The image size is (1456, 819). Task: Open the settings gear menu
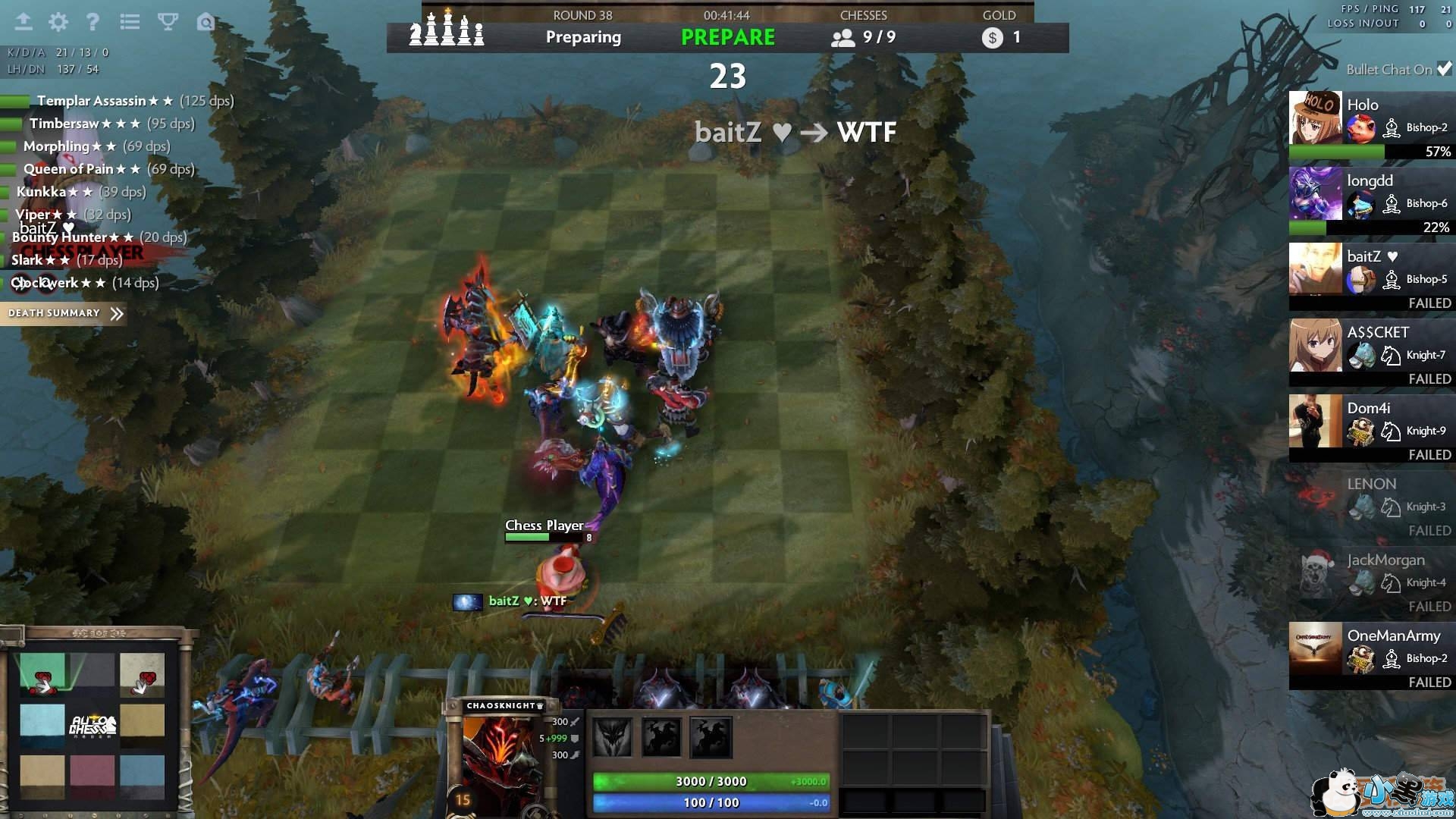[58, 22]
